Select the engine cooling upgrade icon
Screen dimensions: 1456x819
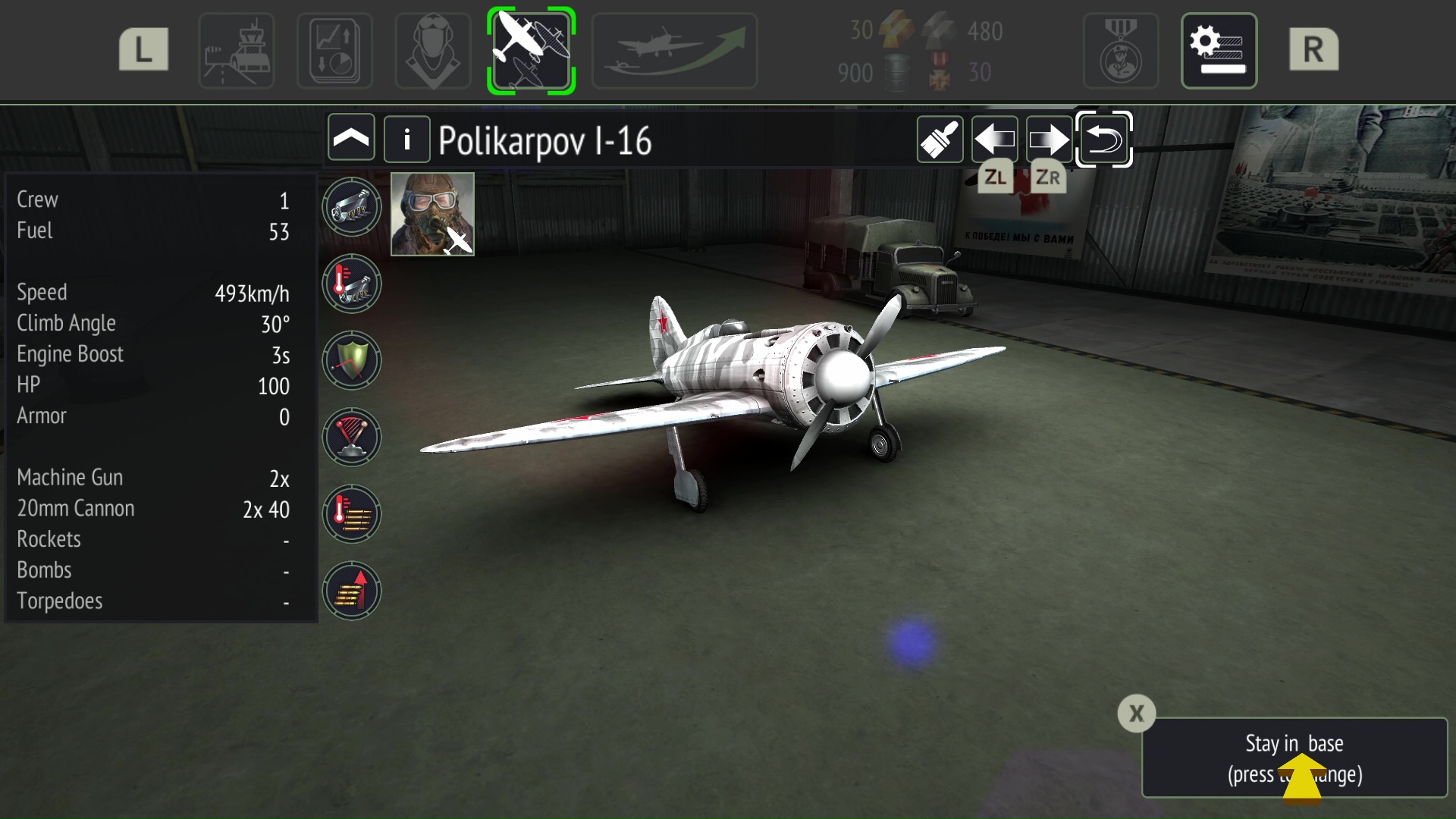351,284
